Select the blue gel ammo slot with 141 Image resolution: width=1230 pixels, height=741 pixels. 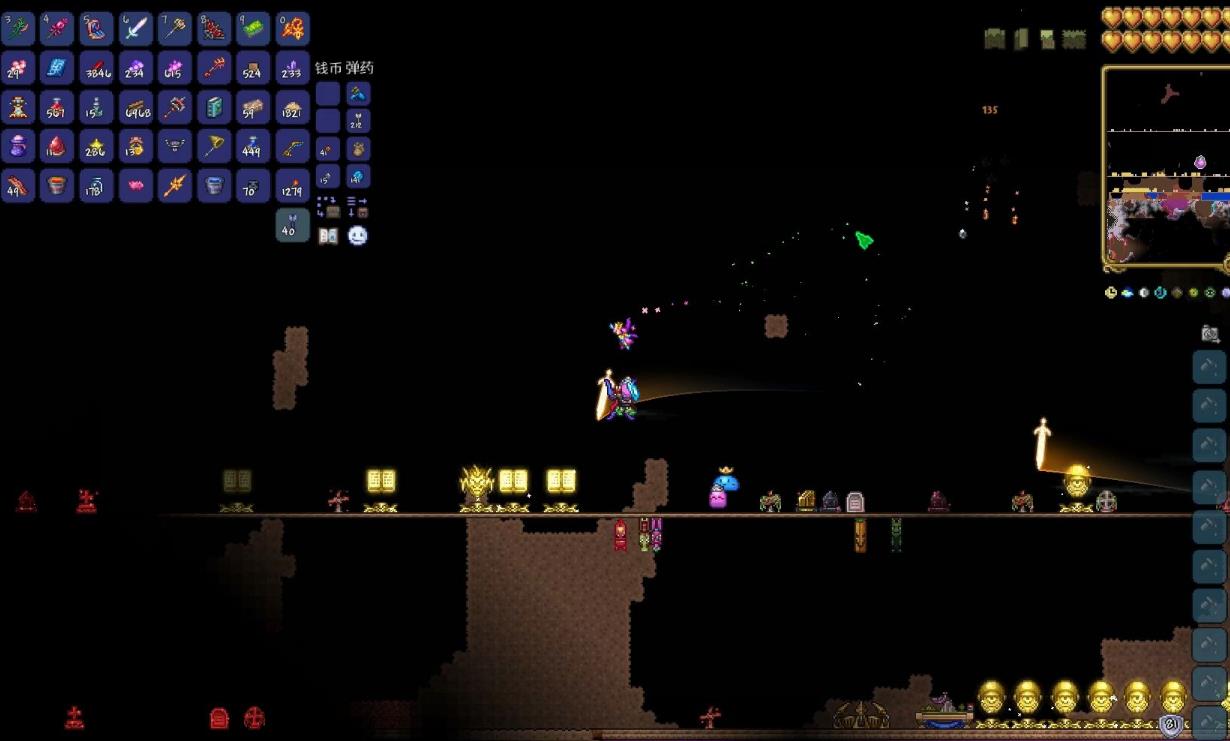[357, 177]
